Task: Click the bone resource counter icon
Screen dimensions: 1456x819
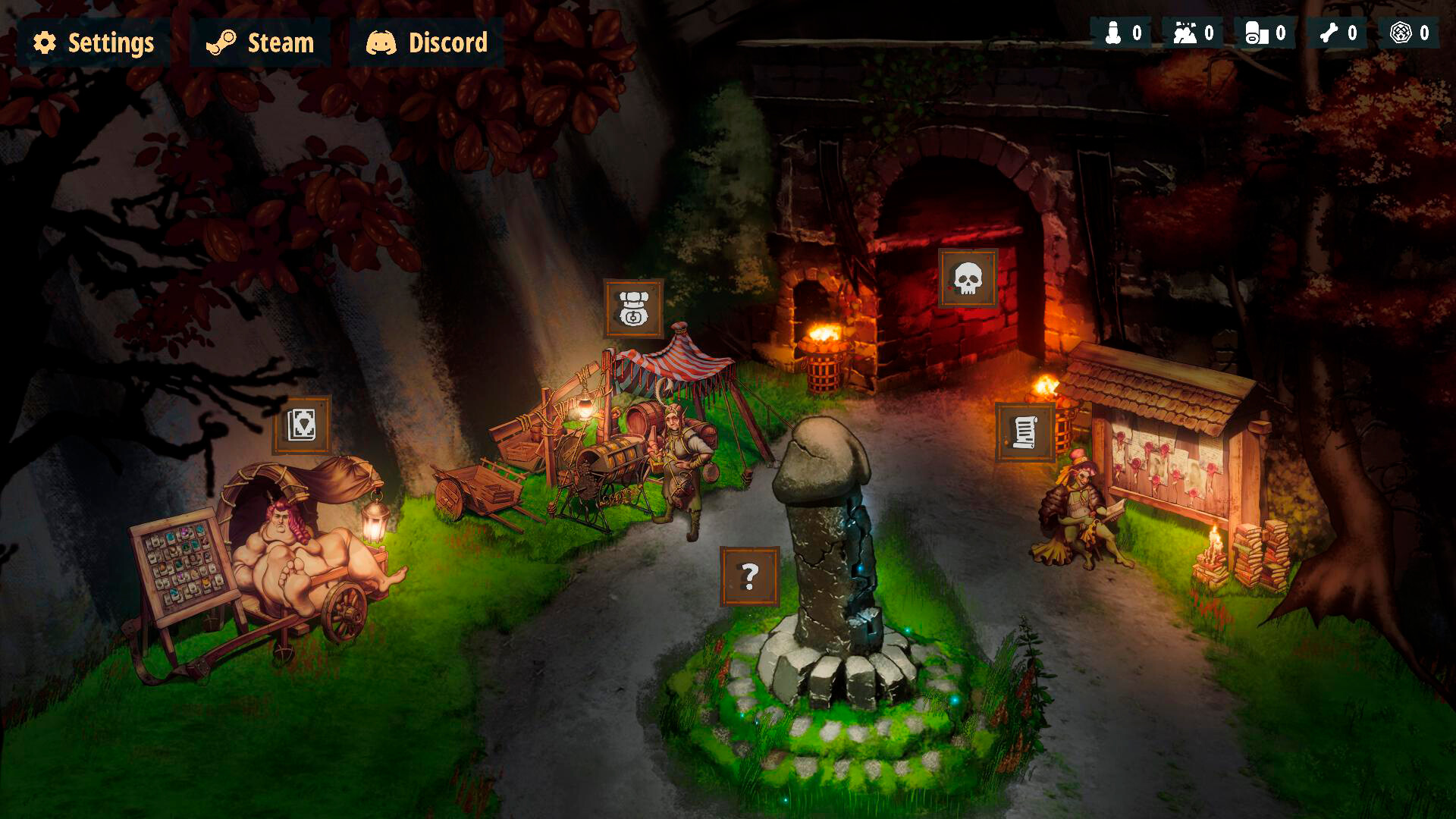Action: tap(1329, 33)
